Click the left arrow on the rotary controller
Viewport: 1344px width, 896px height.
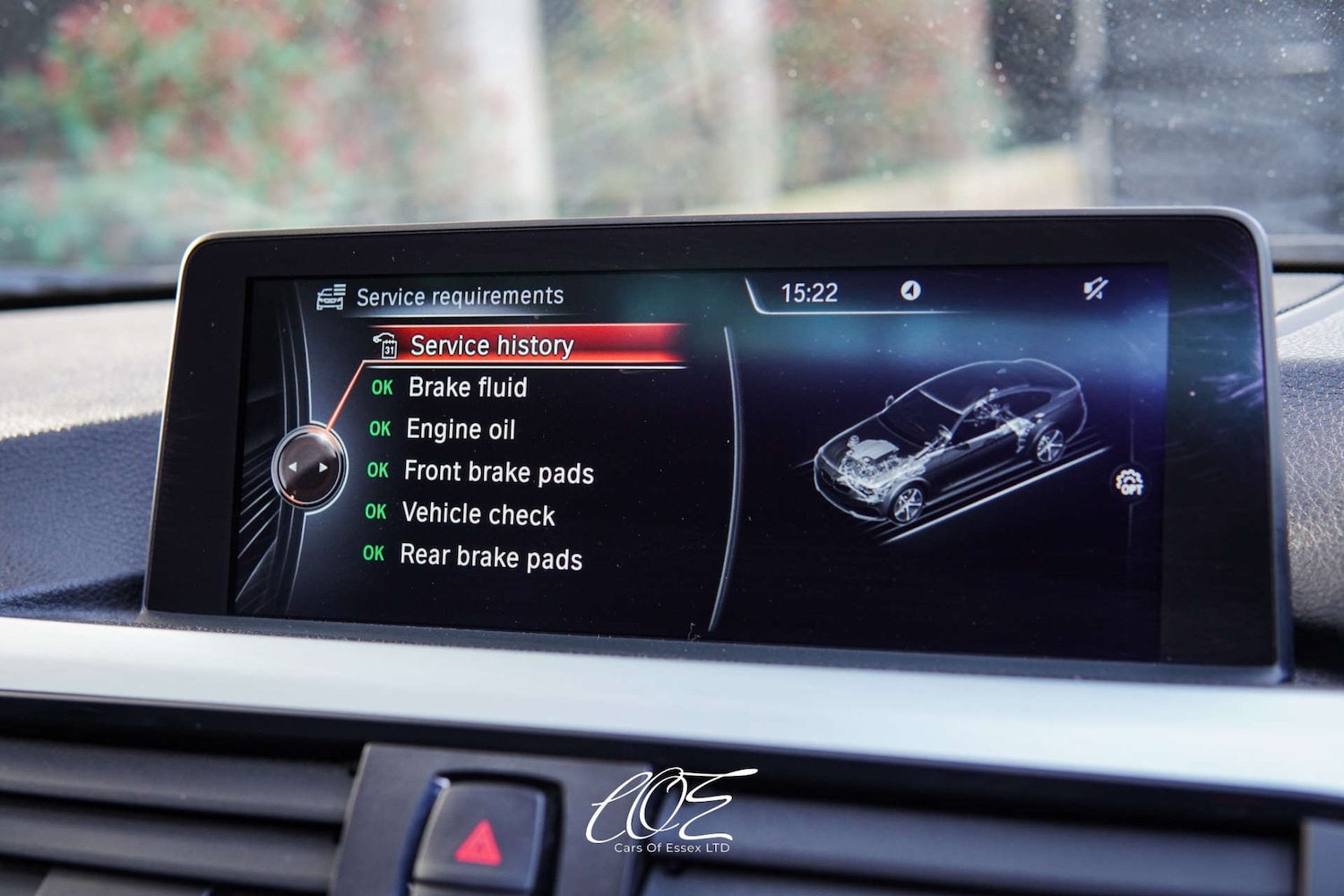(294, 467)
